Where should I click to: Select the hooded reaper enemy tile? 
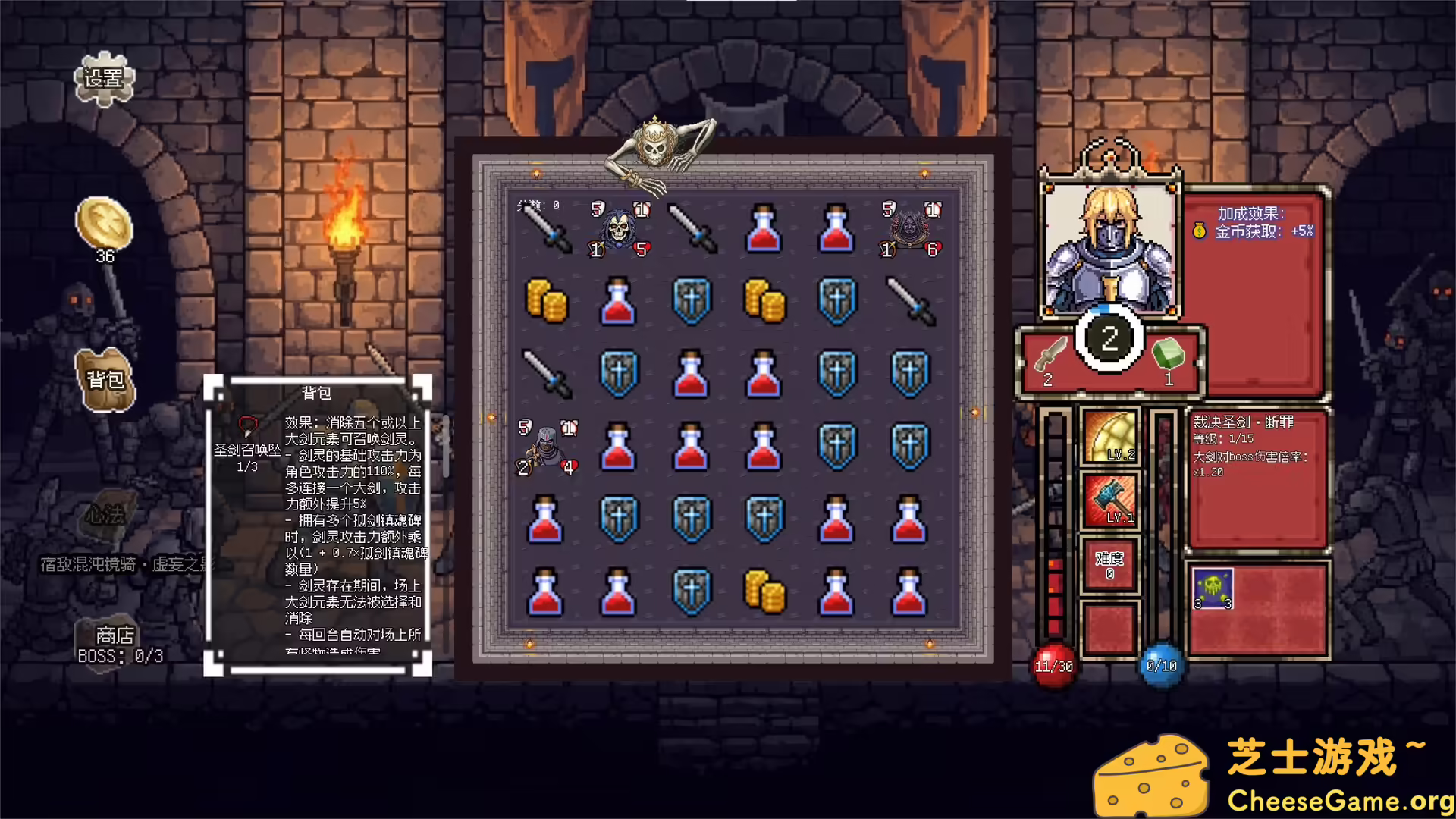point(620,227)
